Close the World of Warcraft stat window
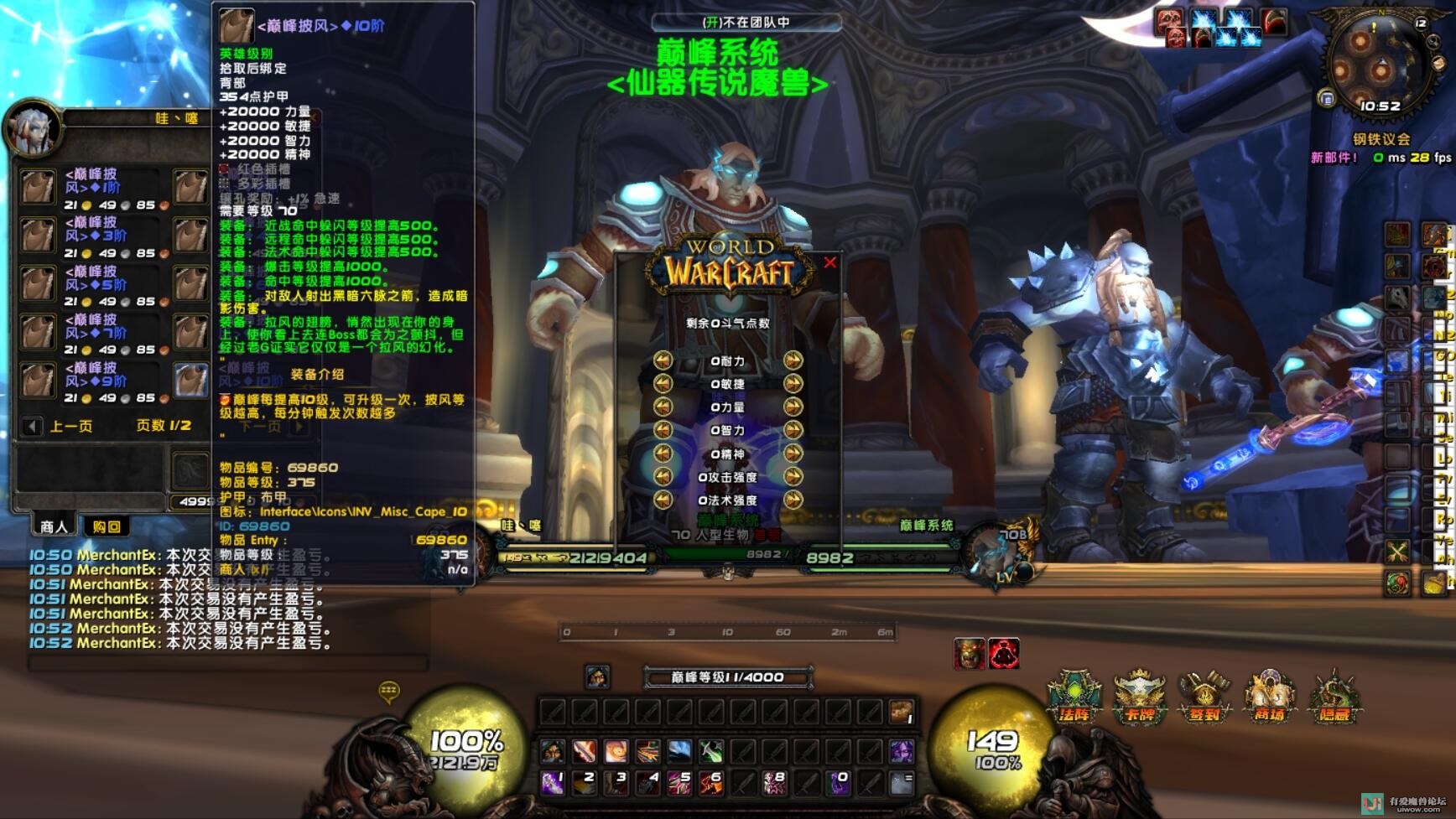The width and height of the screenshot is (1456, 819). (x=830, y=262)
